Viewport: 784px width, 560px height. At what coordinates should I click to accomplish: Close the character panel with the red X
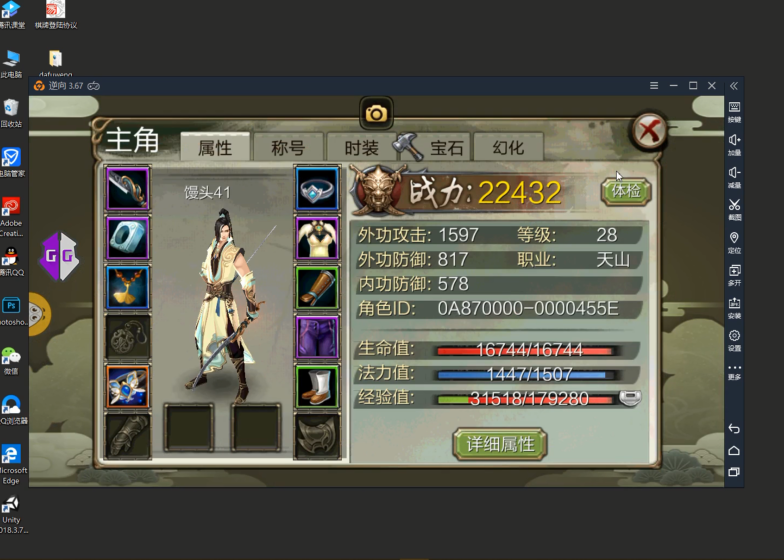pos(649,131)
